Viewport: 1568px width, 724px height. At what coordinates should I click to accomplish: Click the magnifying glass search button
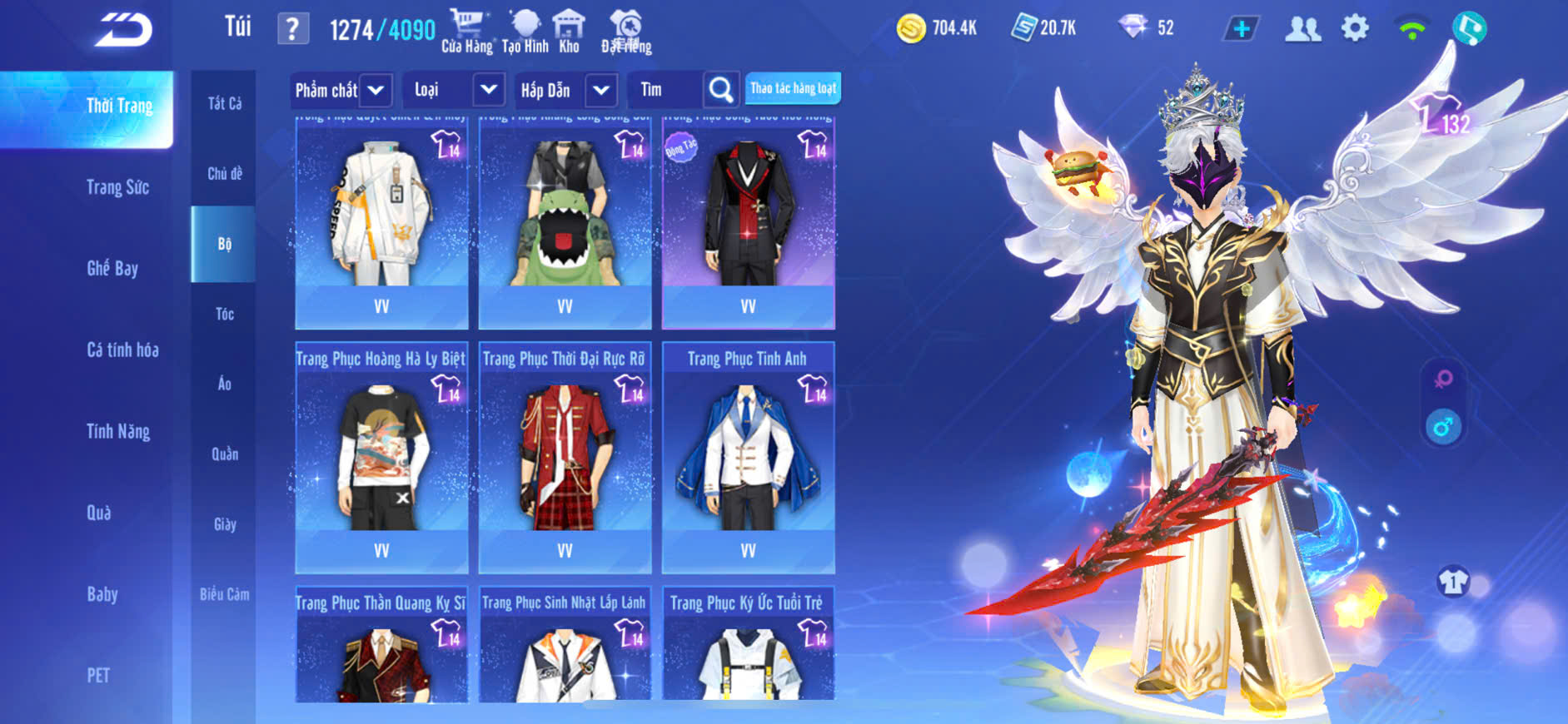[720, 90]
